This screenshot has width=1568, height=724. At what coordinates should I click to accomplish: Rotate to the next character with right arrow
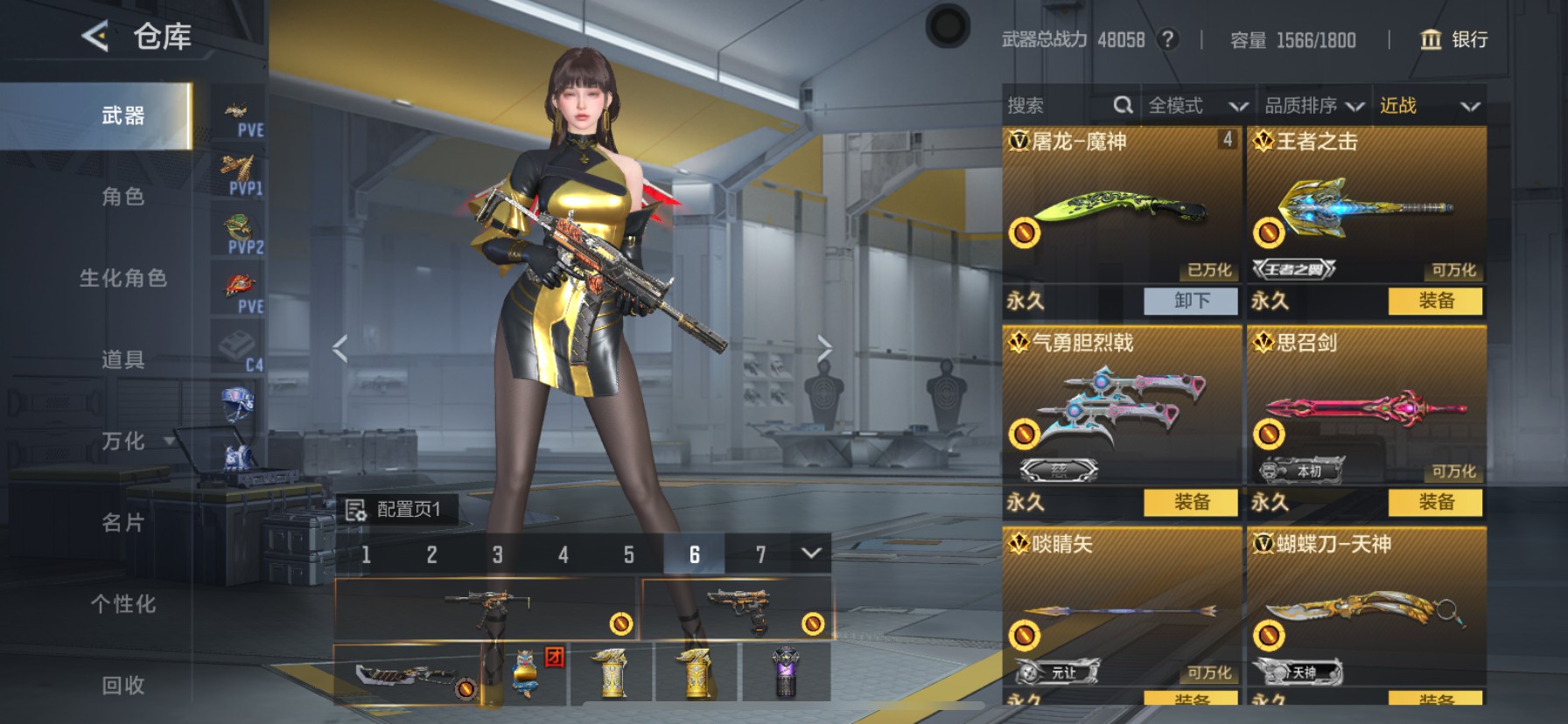coord(824,349)
